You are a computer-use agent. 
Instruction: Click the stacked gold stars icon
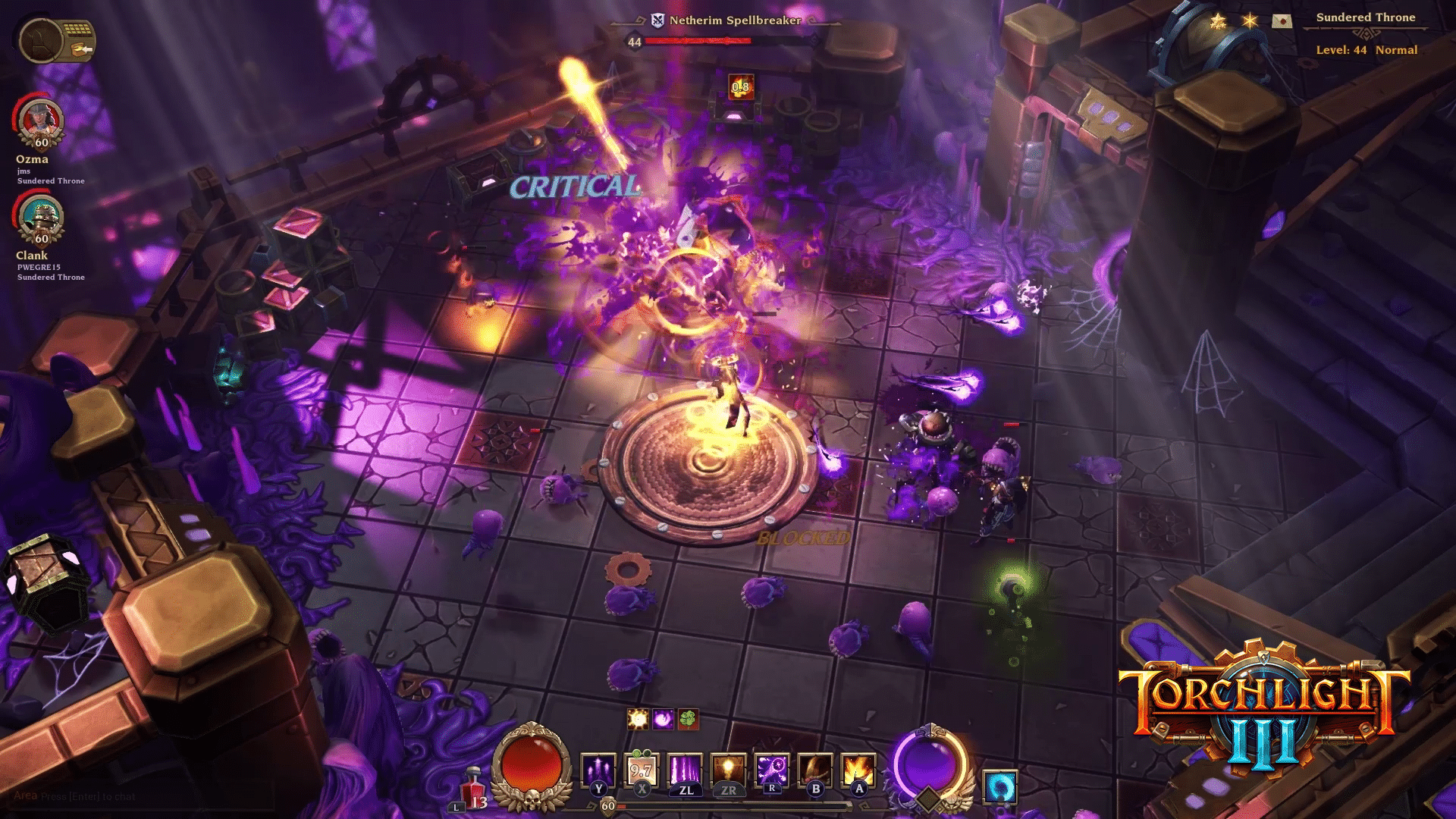click(1218, 21)
